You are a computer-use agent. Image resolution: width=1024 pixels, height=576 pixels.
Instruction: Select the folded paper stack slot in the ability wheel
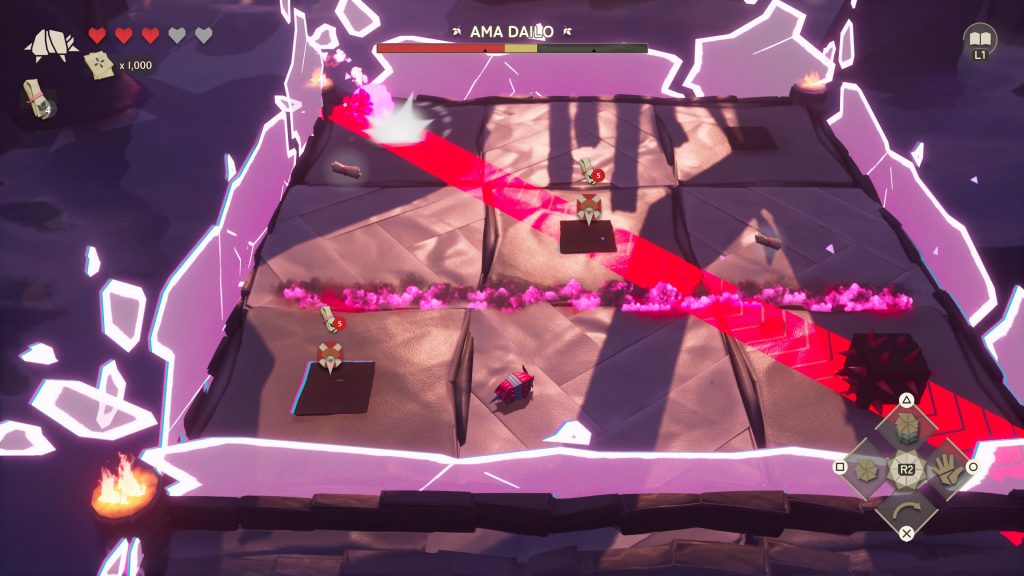tap(906, 429)
